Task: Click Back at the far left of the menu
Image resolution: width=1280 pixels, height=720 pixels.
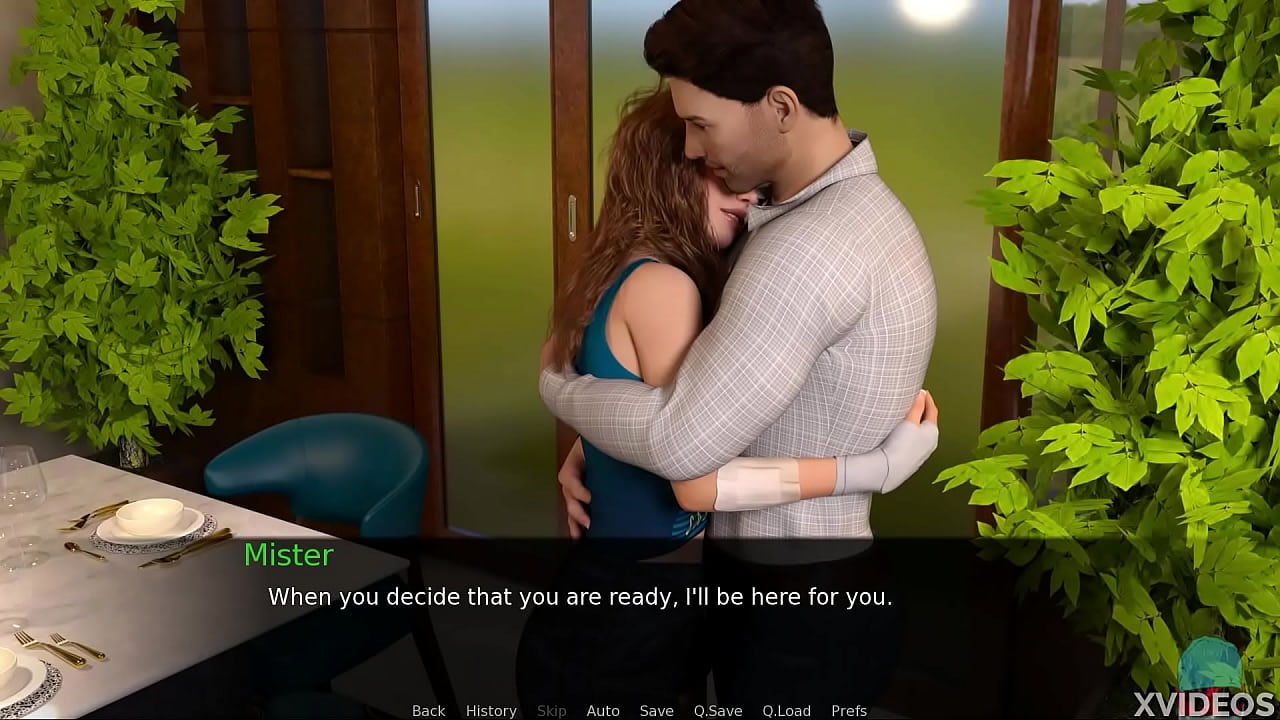Action: pos(428,710)
